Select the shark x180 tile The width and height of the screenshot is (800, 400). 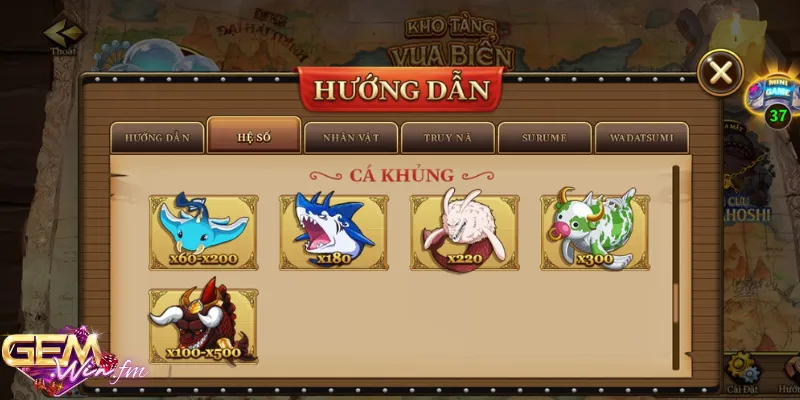pos(333,232)
